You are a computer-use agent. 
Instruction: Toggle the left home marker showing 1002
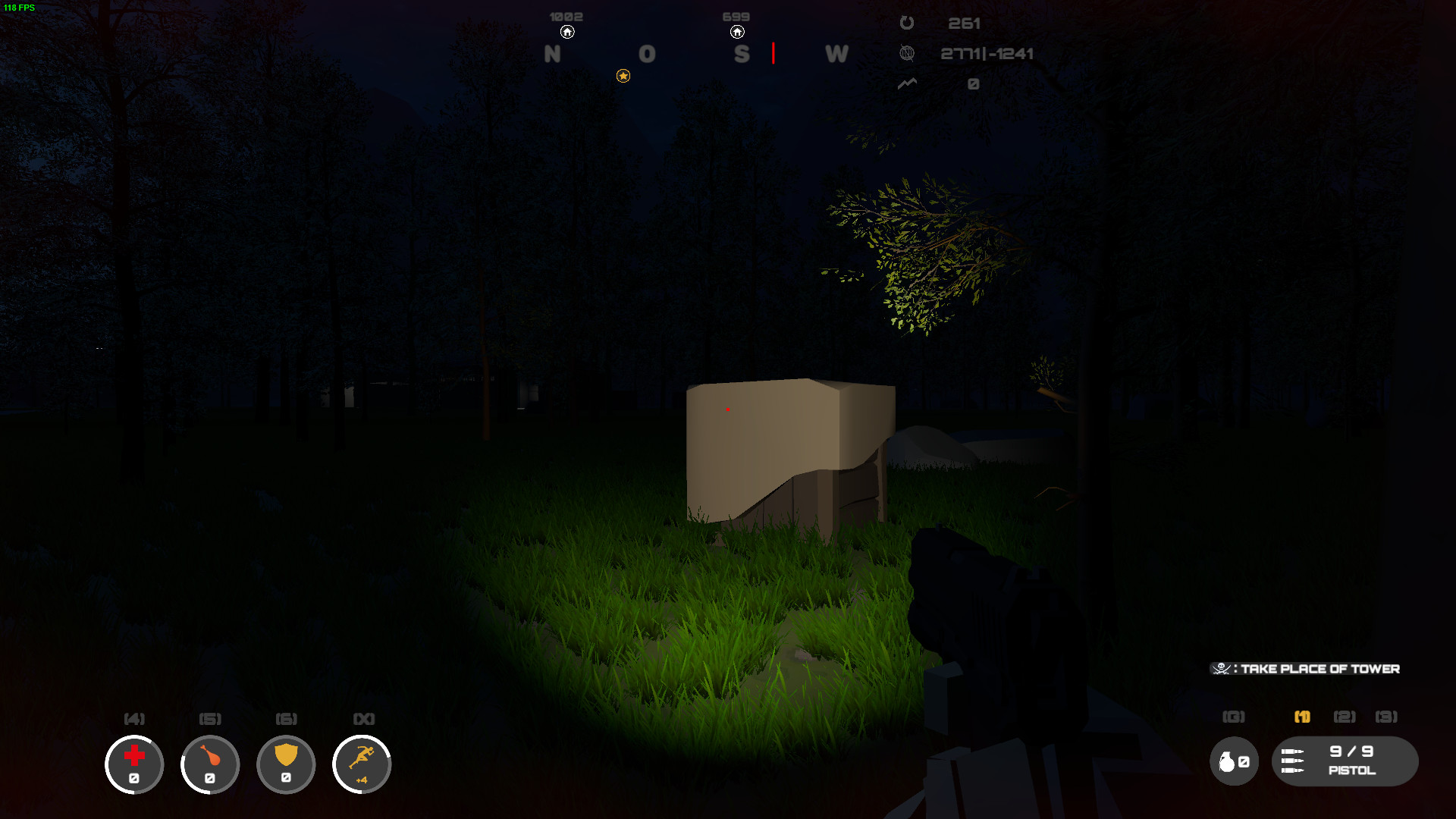point(567,32)
